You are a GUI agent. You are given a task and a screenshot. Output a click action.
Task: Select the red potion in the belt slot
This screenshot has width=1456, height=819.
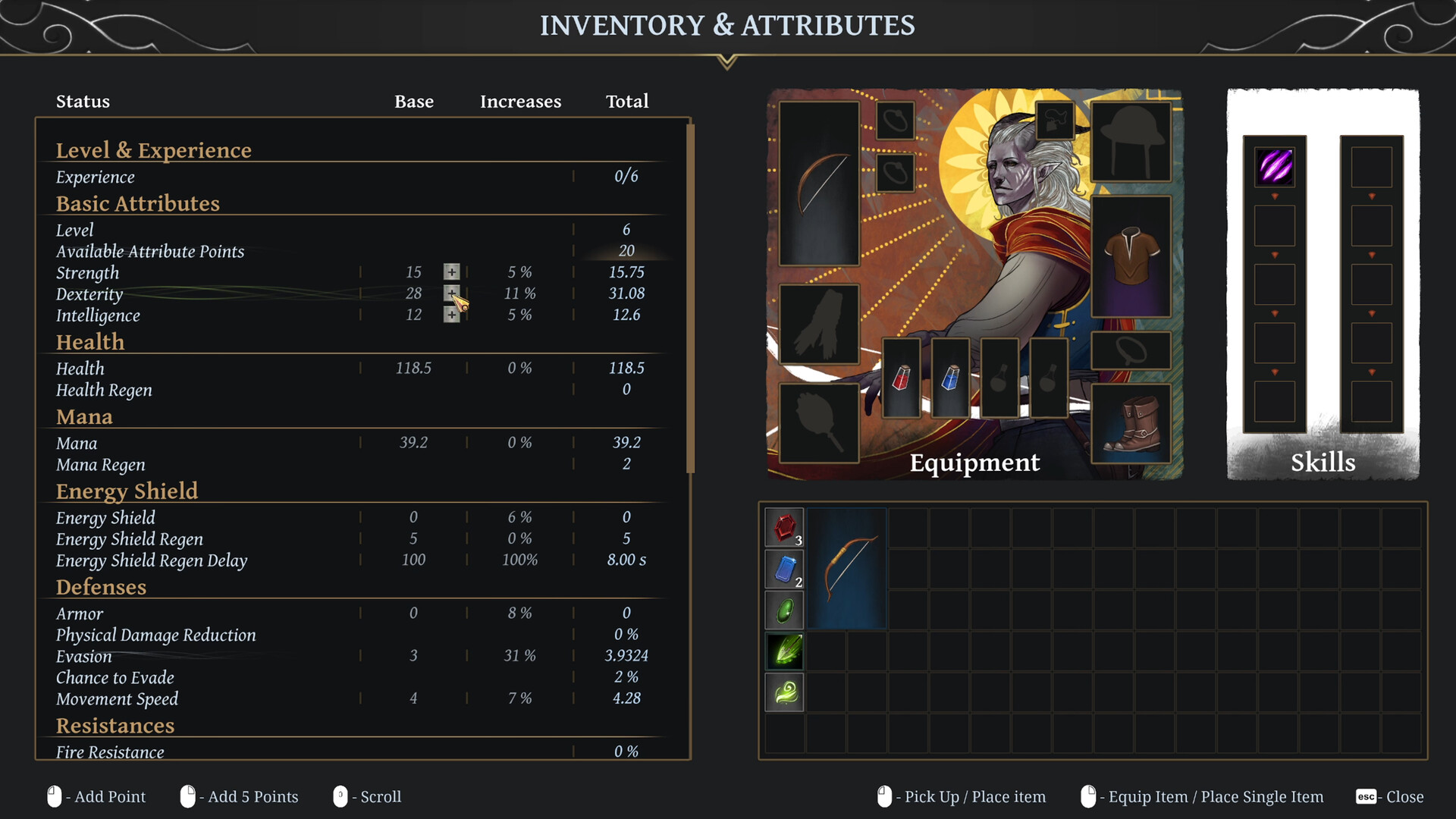pos(902,381)
